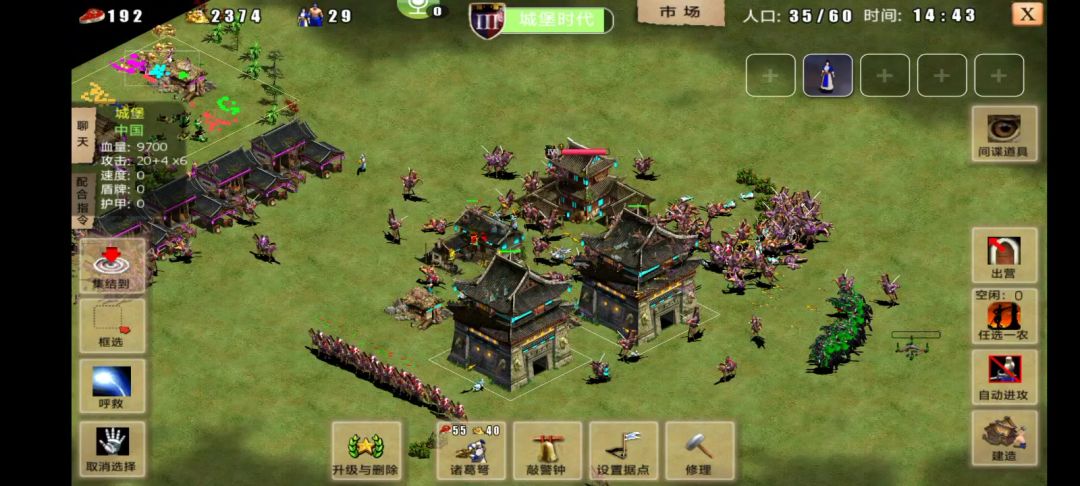Open the 建造 build menu
Viewport: 1080px width, 486px height.
(1004, 437)
